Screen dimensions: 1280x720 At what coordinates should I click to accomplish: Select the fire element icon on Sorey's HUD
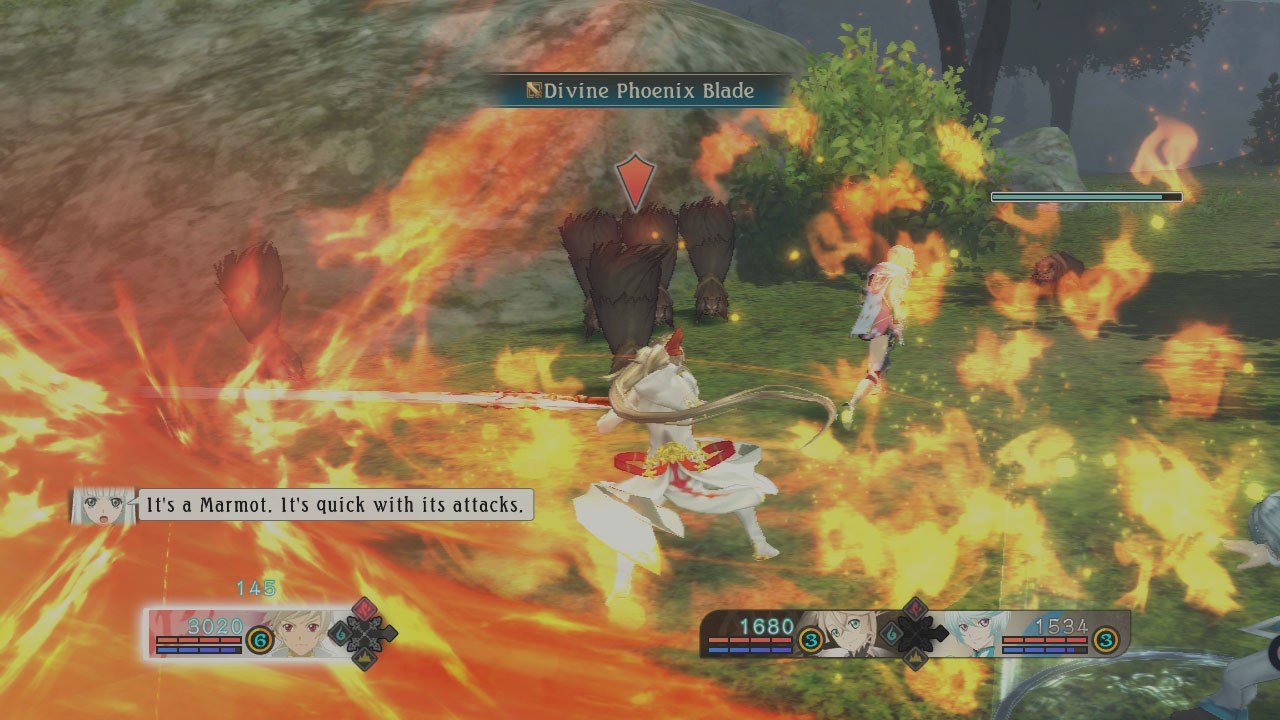point(364,609)
